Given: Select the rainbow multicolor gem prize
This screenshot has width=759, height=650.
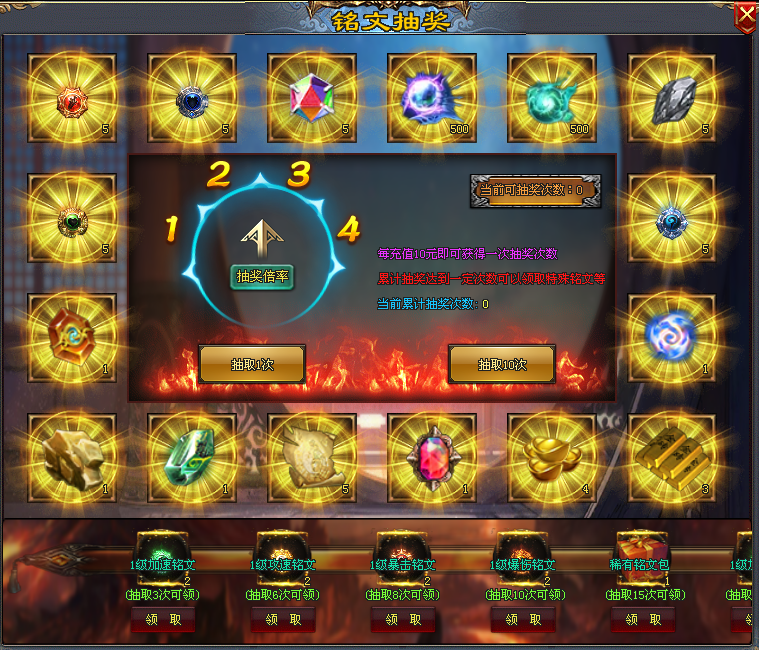Looking at the screenshot, I should click(311, 97).
